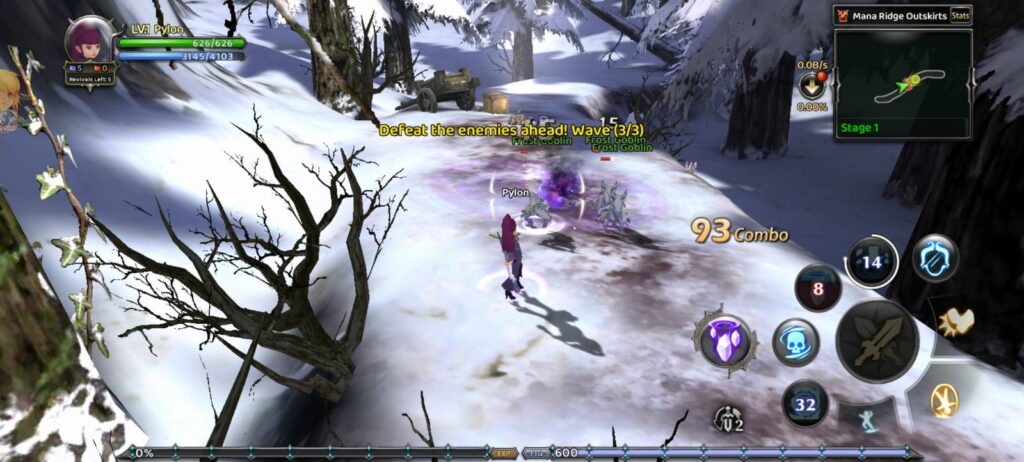Use the blue skull skill

[796, 342]
